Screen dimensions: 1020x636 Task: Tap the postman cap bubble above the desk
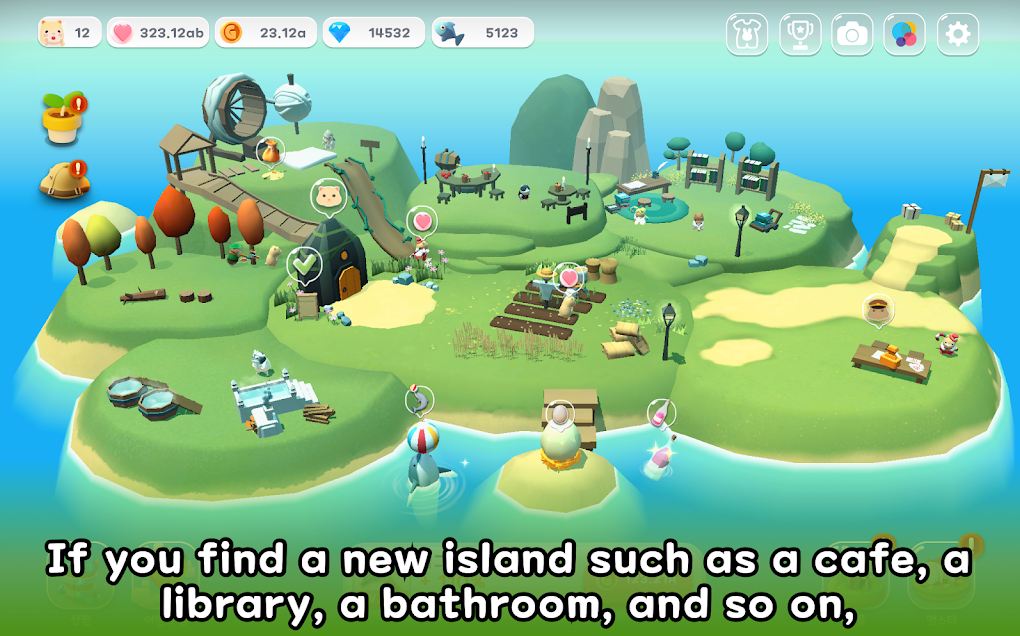(x=877, y=310)
